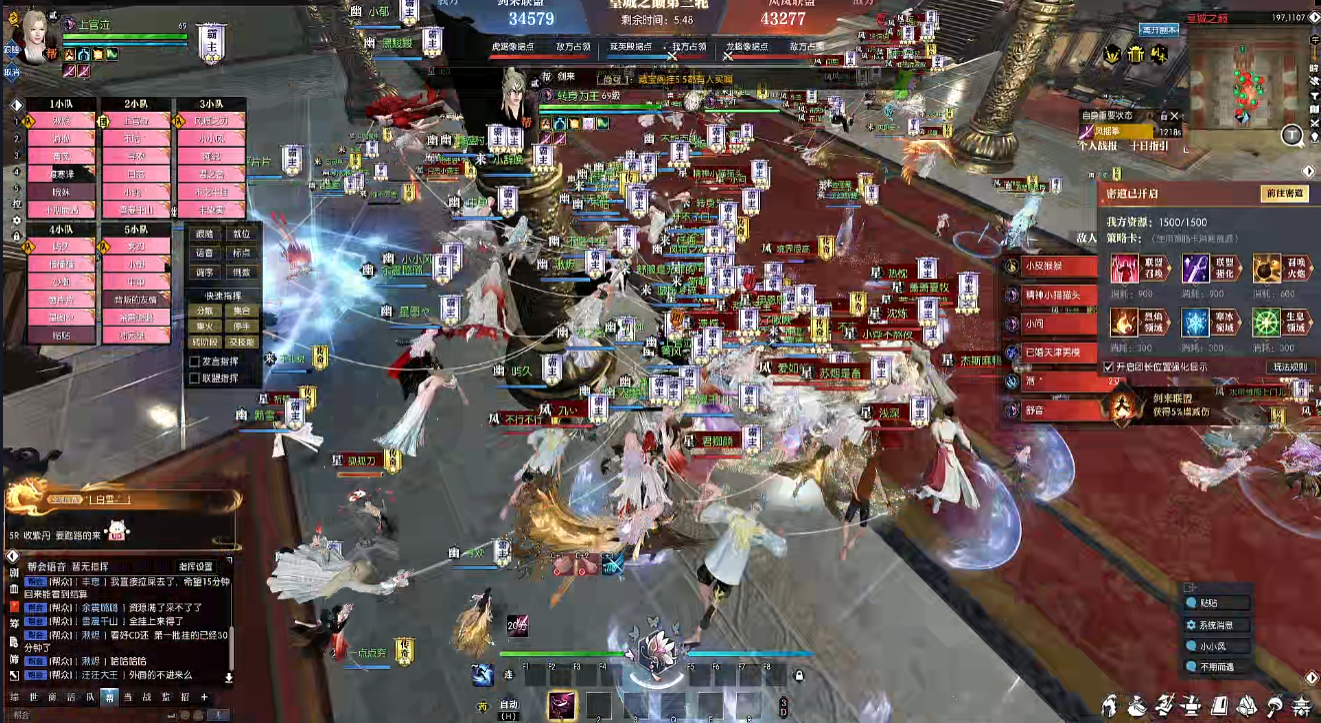Viewport: 1321px width, 723px height.
Task: Go to the secret passage via 前往密道
Action: (1283, 194)
